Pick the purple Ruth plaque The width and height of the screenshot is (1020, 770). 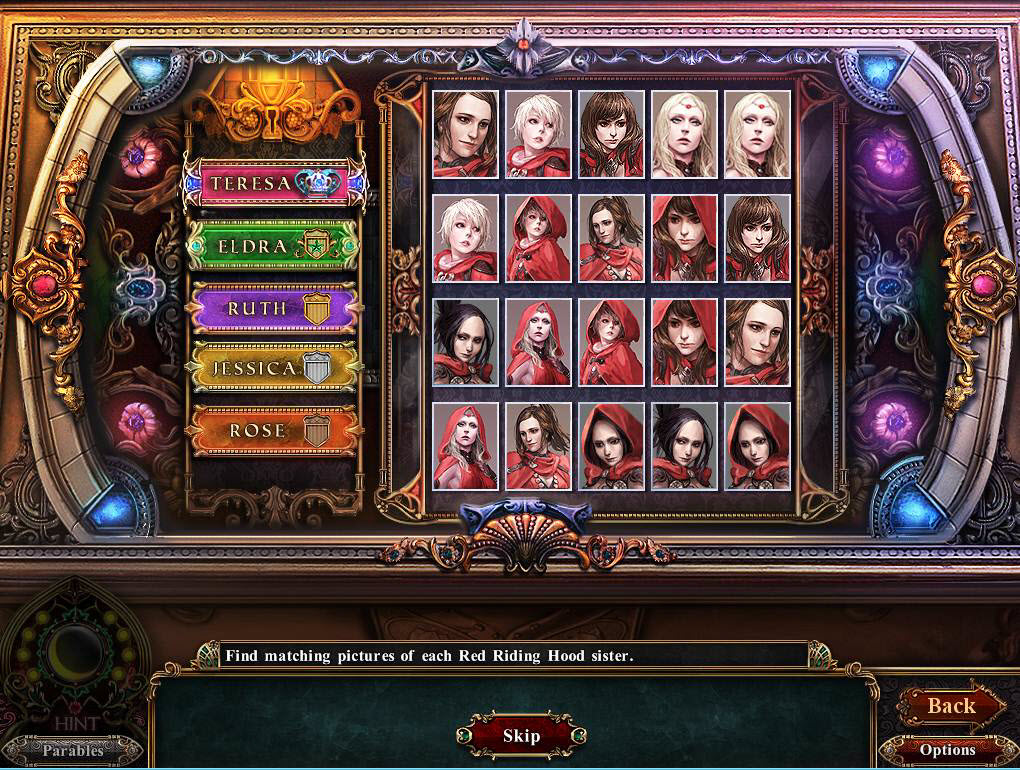[273, 308]
